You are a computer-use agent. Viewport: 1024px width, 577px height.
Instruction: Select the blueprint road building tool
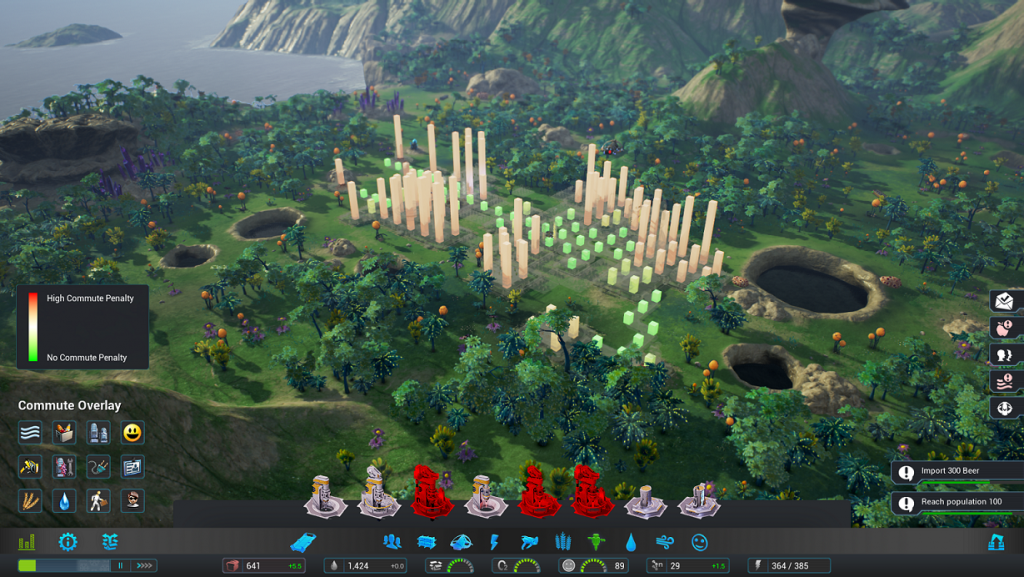click(304, 542)
